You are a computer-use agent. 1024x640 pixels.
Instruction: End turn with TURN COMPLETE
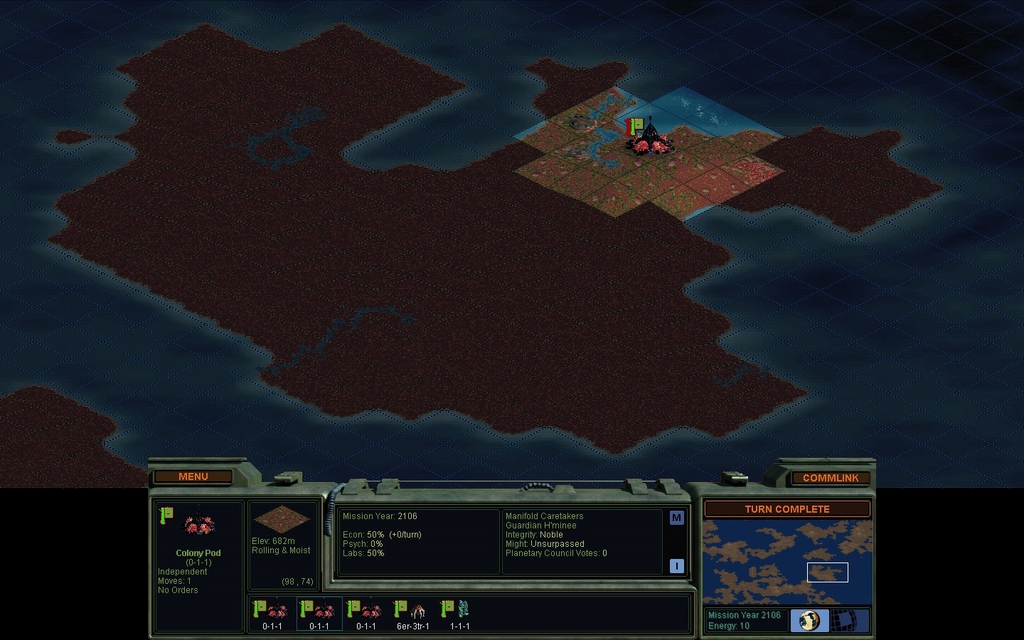(x=787, y=509)
